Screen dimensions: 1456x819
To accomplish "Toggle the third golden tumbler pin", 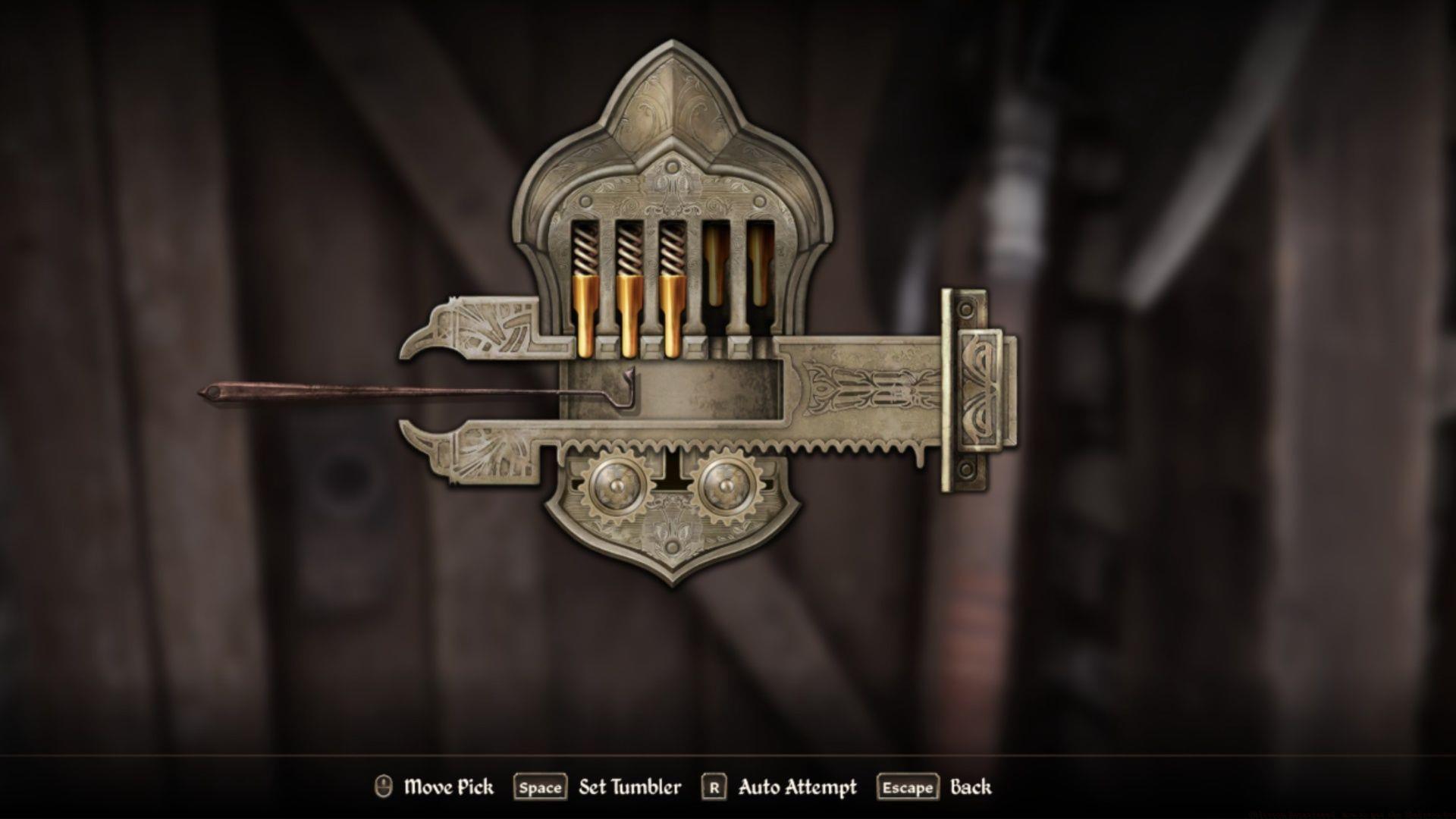I will 673,315.
